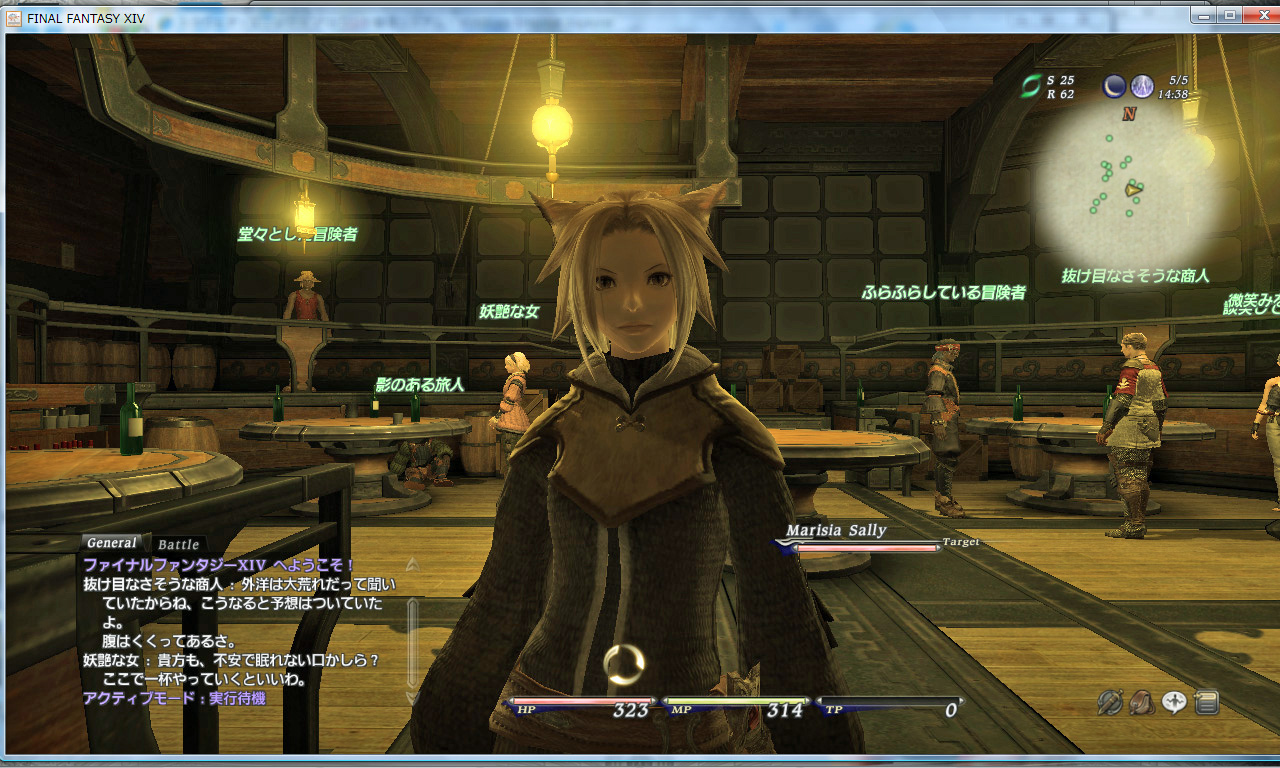Click the lightning weather icon

(x=1142, y=87)
